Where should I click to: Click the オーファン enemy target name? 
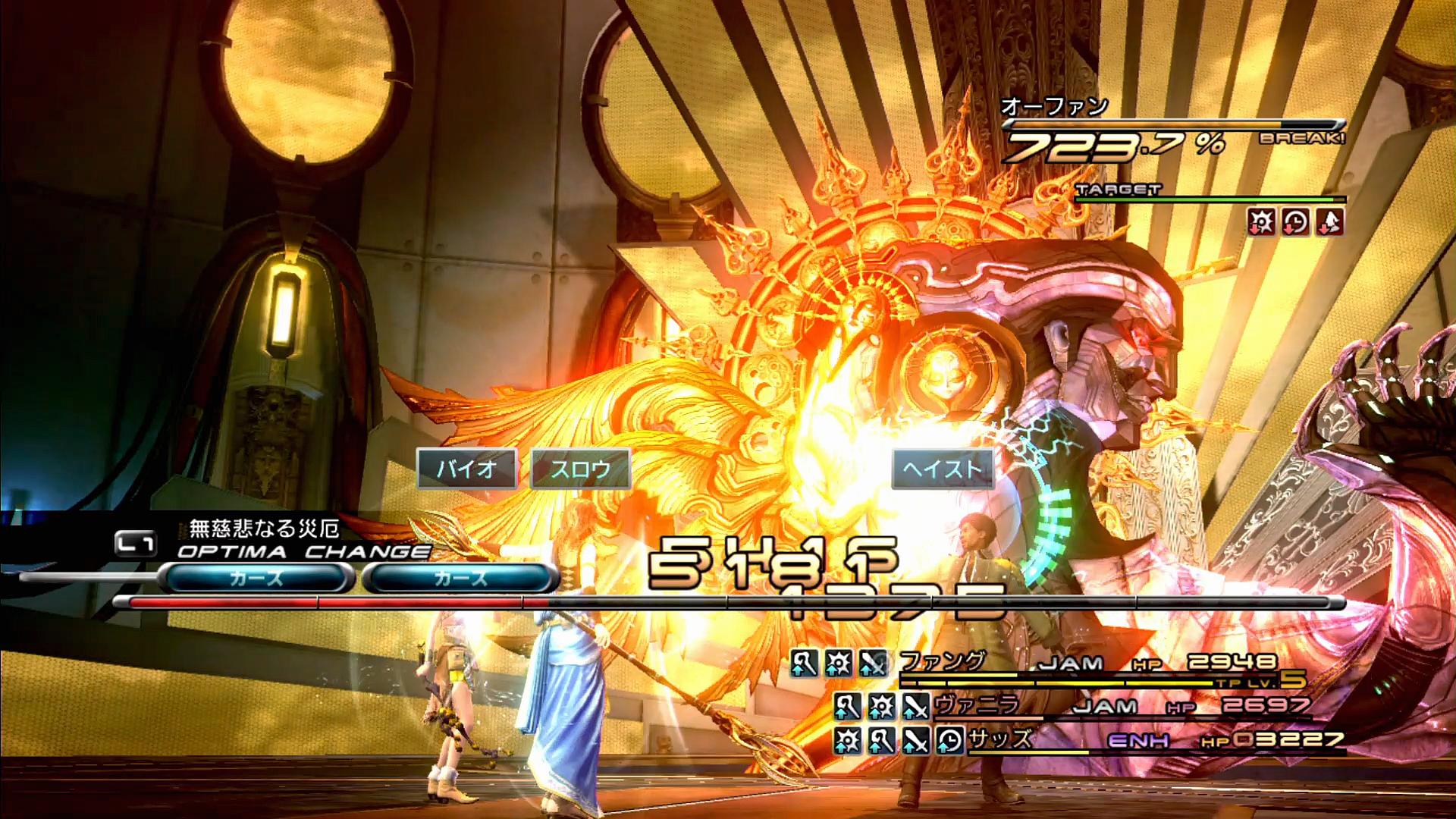click(1054, 107)
